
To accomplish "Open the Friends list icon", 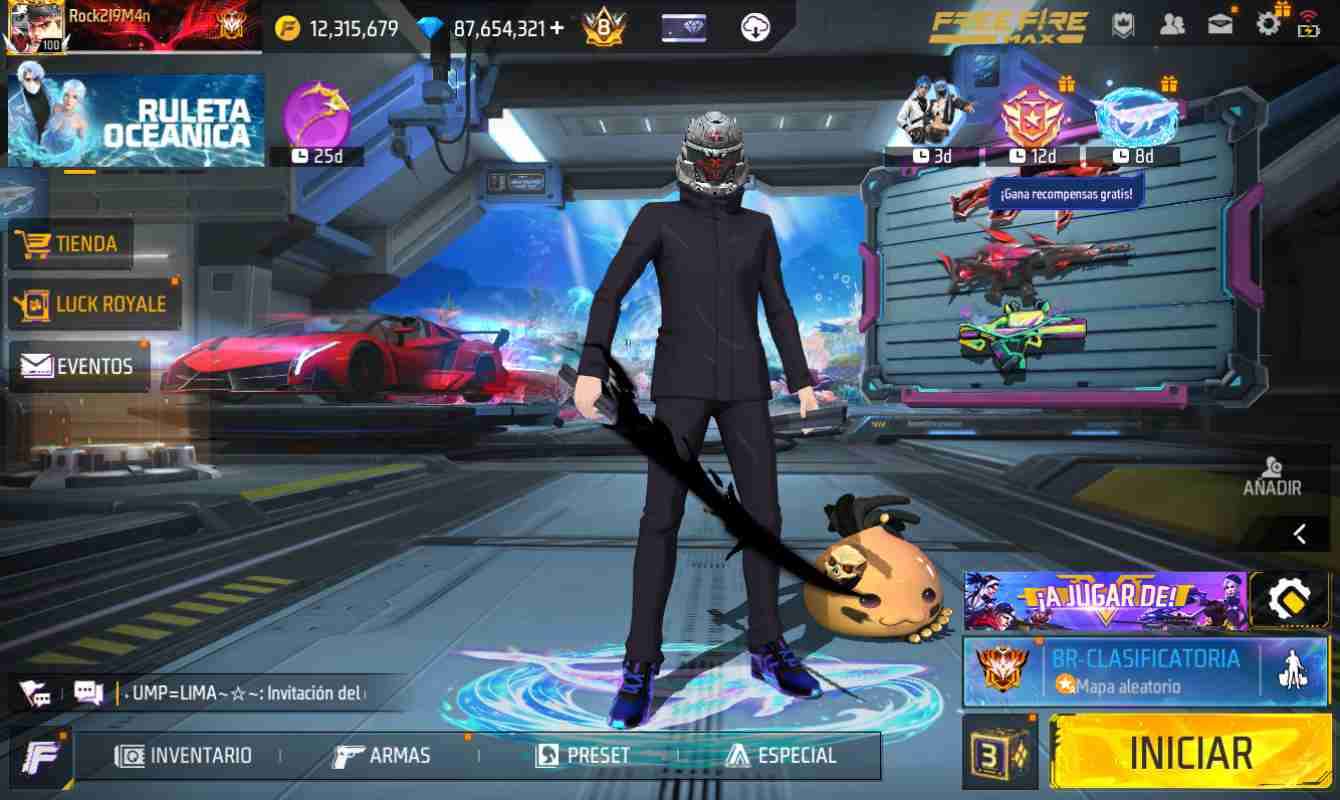I will [x=1173, y=25].
